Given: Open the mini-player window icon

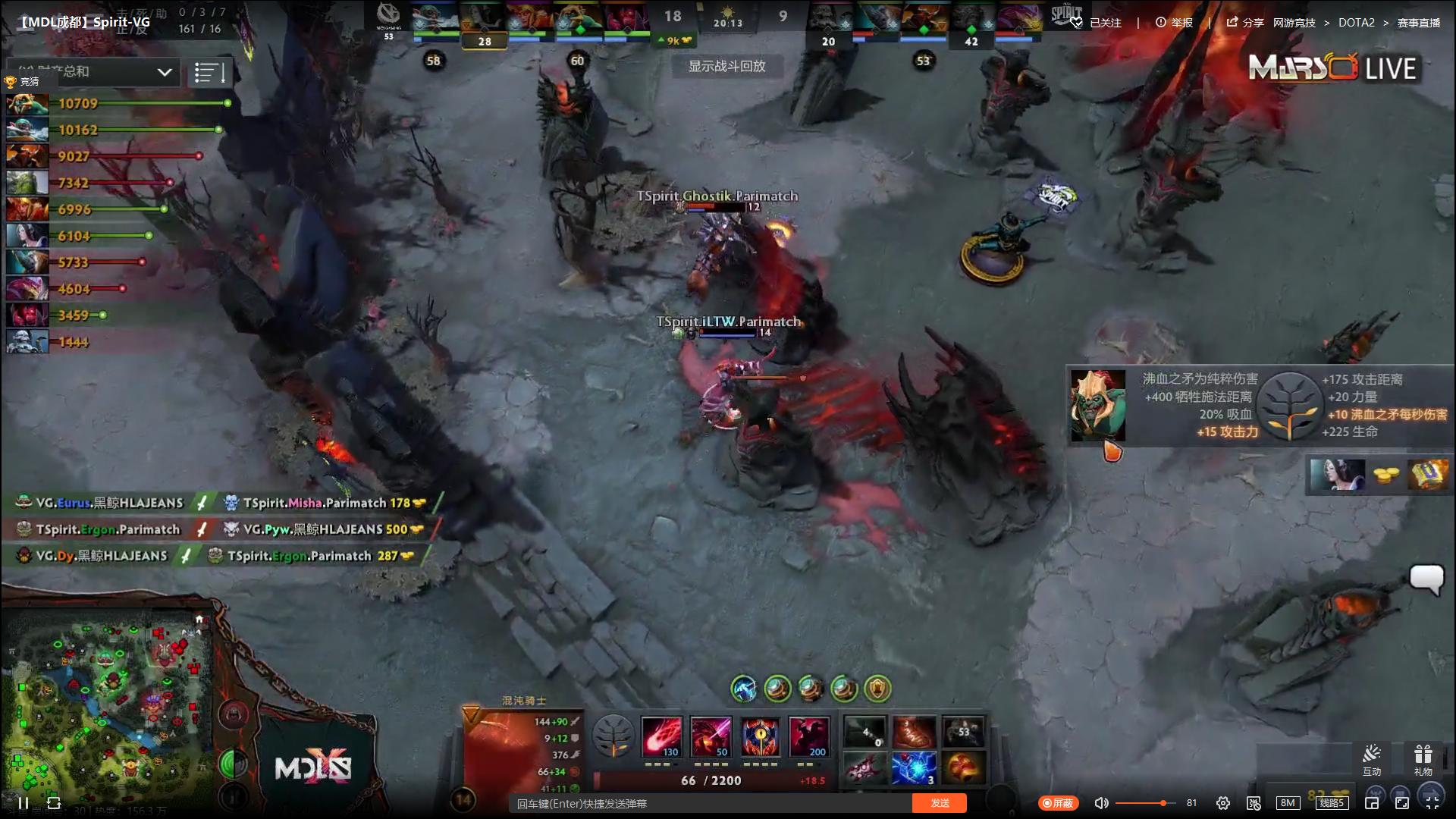Looking at the screenshot, I should coord(1371,802).
